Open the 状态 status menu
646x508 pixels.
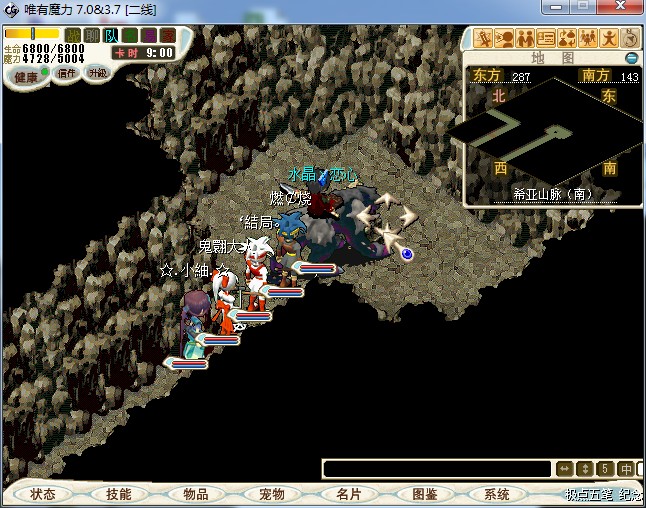pos(43,494)
